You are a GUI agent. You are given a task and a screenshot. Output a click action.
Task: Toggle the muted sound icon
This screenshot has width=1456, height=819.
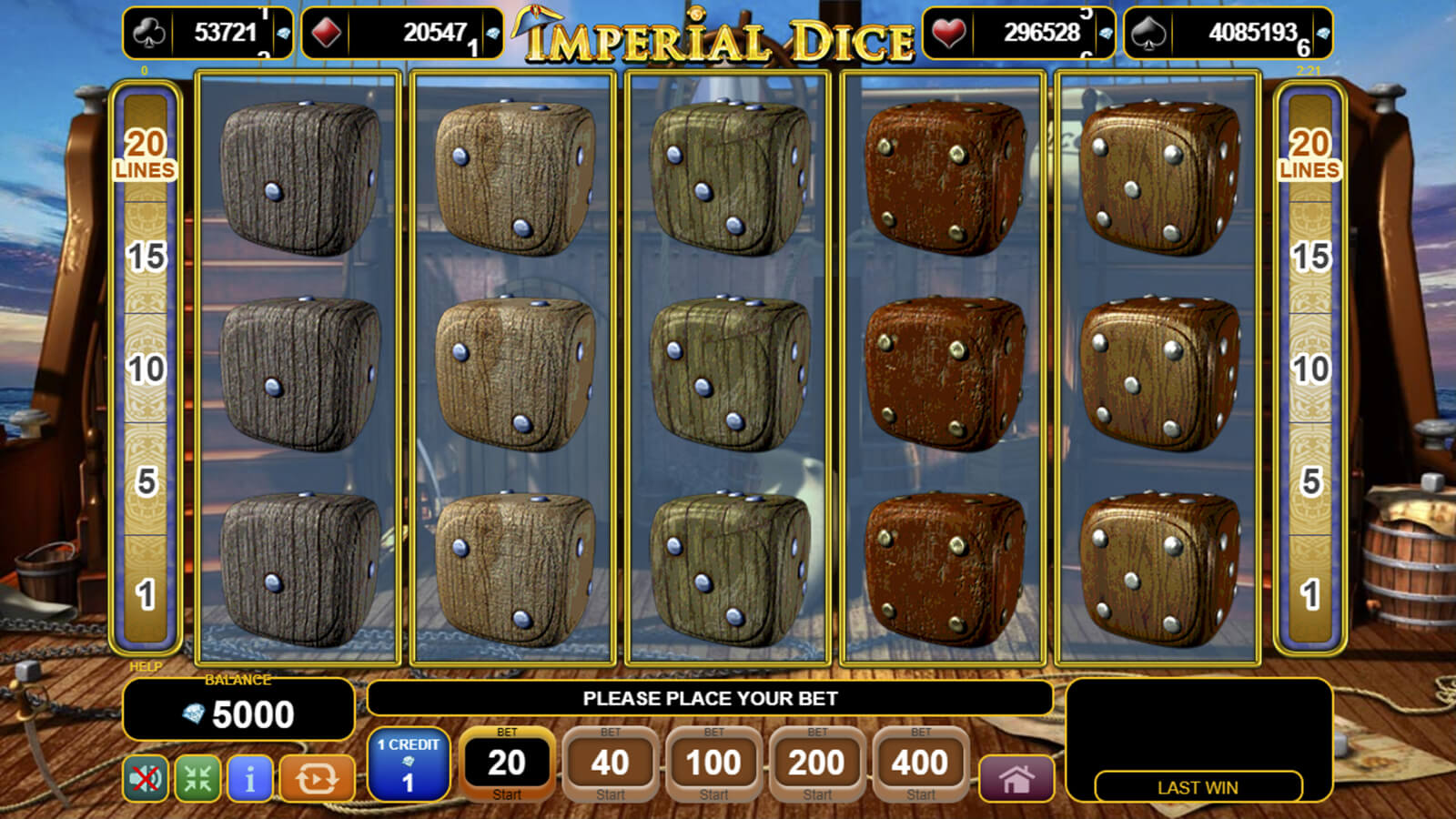coord(146,779)
